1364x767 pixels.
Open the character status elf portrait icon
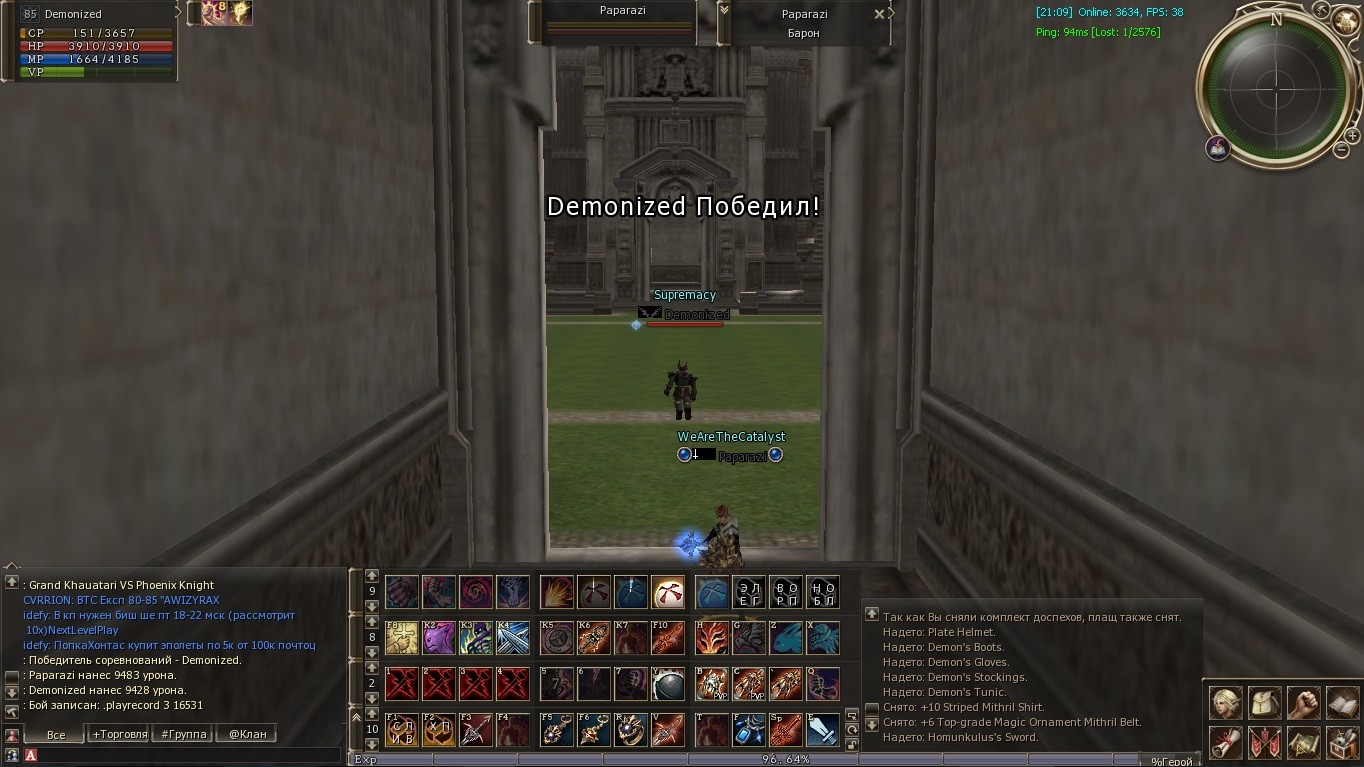1225,703
